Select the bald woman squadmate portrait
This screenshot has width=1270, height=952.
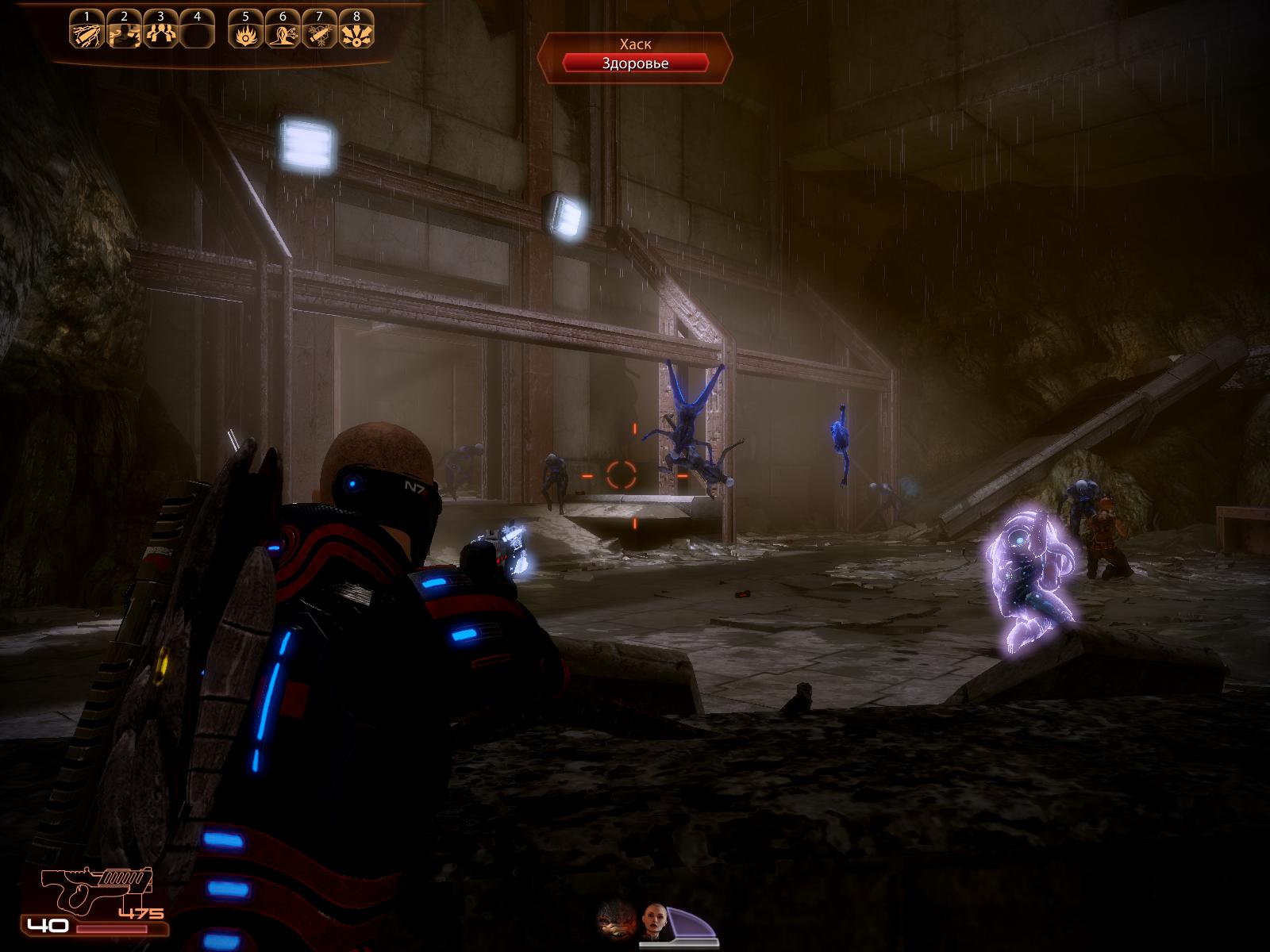pyautogui.click(x=656, y=920)
